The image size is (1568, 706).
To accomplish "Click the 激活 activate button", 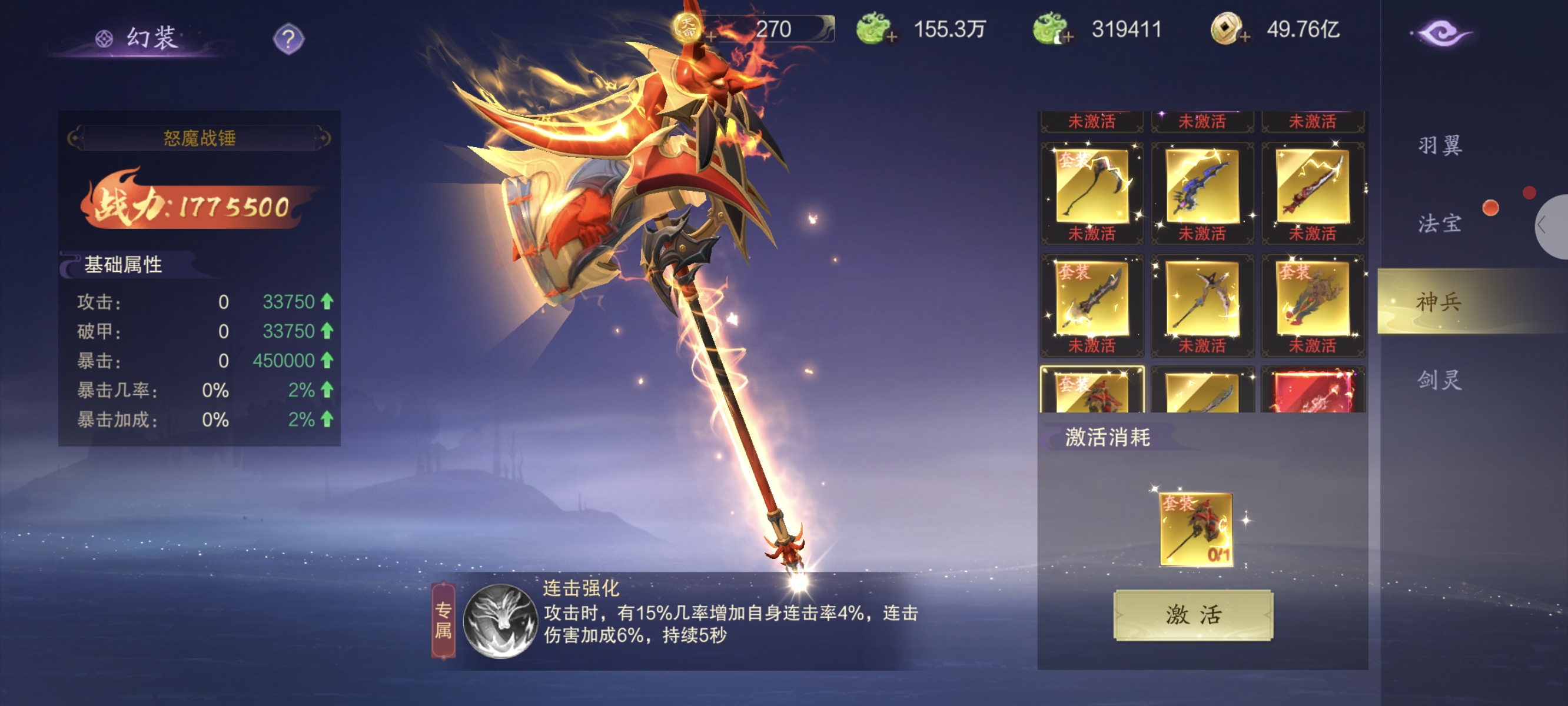I will point(1192,615).
